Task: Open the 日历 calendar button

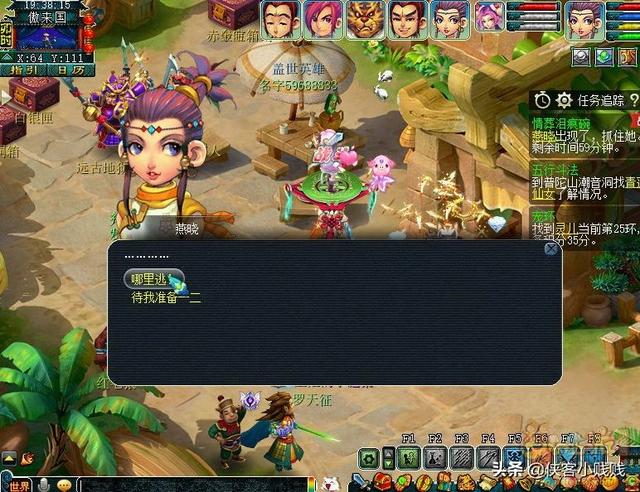Action: pos(70,69)
